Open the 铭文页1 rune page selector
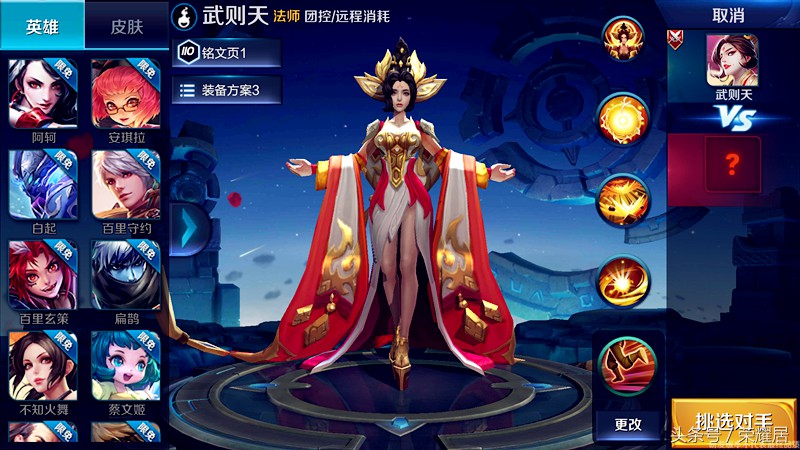The height and width of the screenshot is (450, 800). (x=226, y=52)
